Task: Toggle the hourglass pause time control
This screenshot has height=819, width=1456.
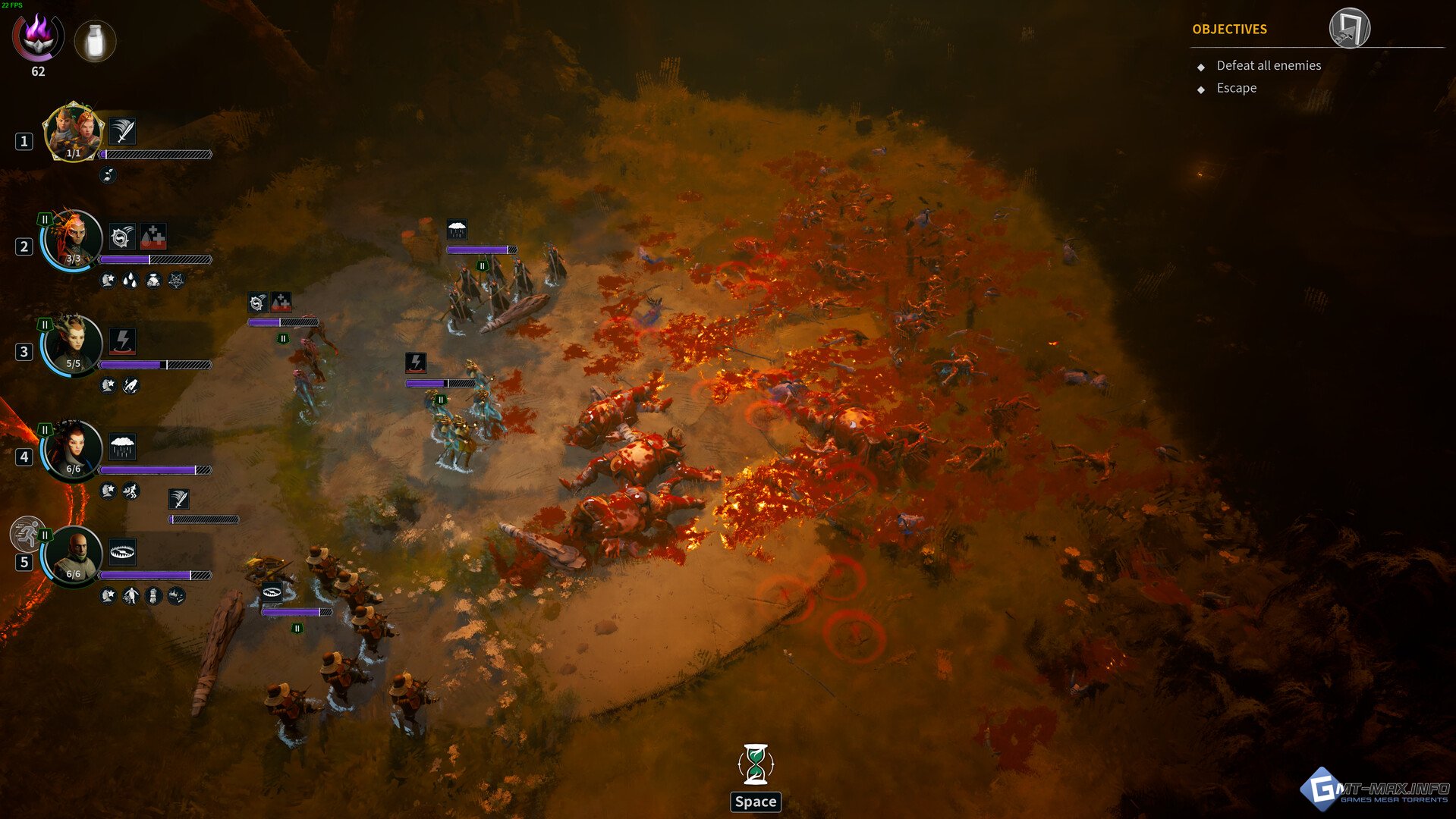Action: (x=756, y=764)
